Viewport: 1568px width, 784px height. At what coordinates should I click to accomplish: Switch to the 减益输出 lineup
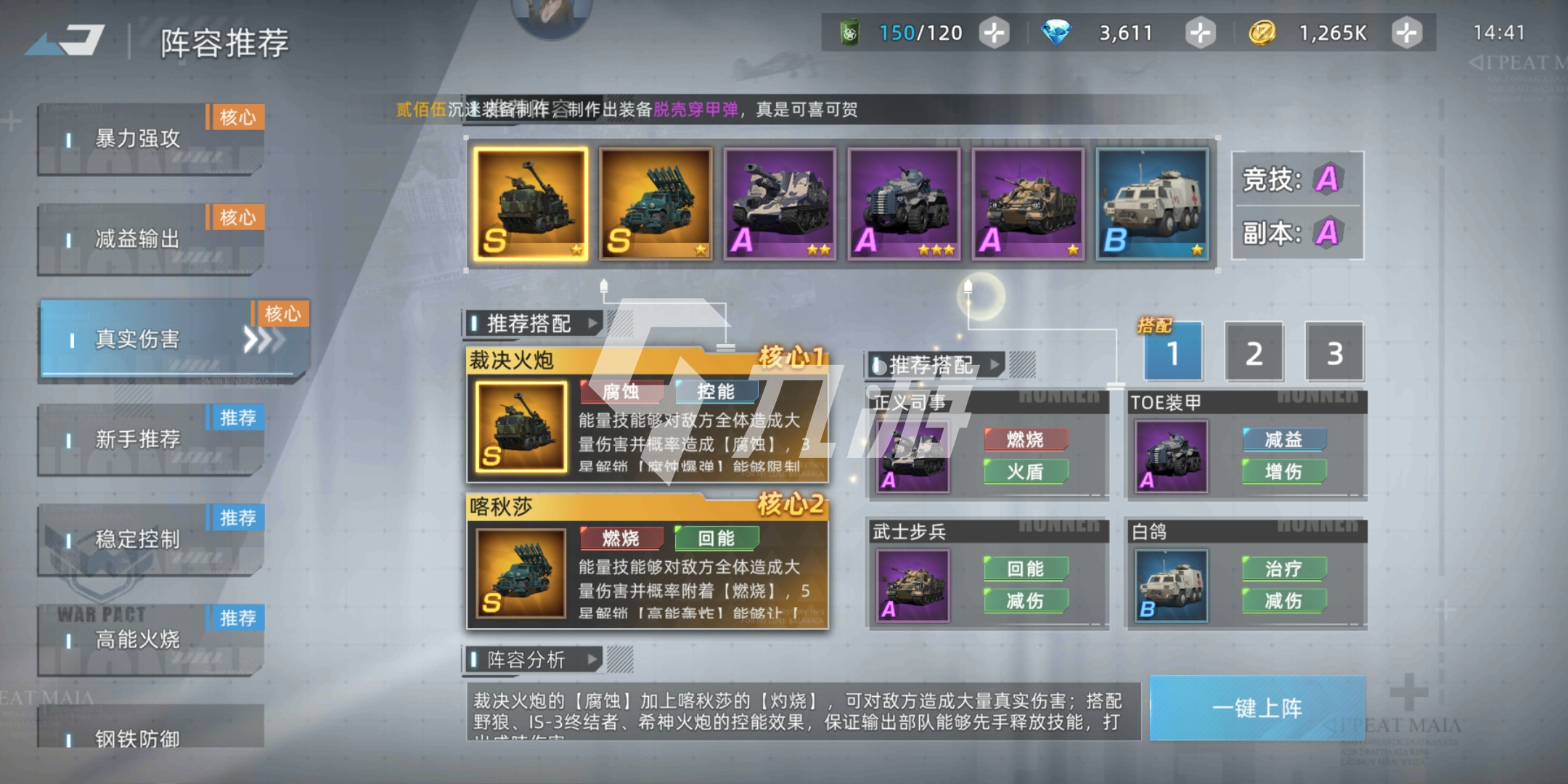coord(150,240)
